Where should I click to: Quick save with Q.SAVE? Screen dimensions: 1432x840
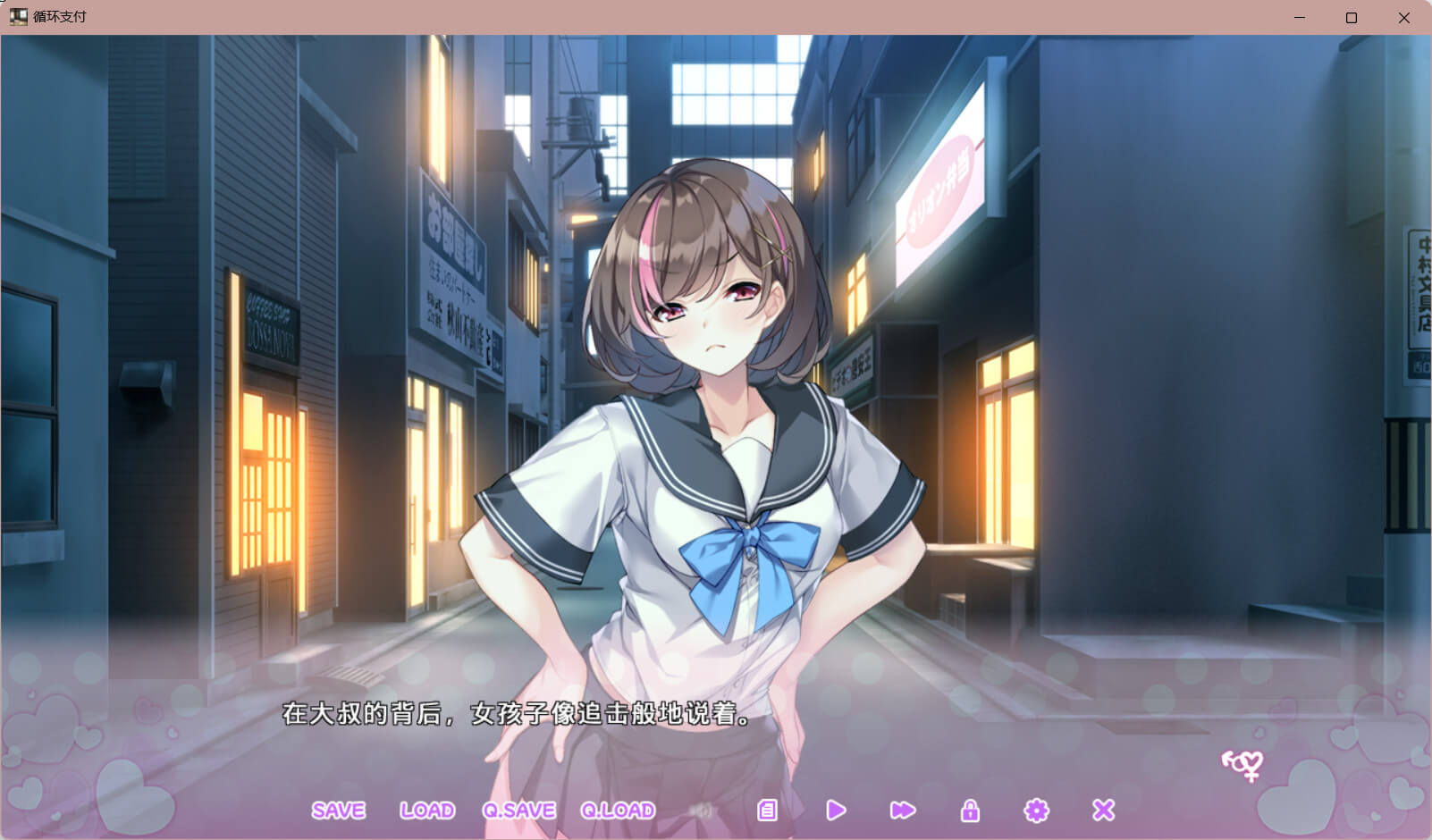(x=518, y=811)
